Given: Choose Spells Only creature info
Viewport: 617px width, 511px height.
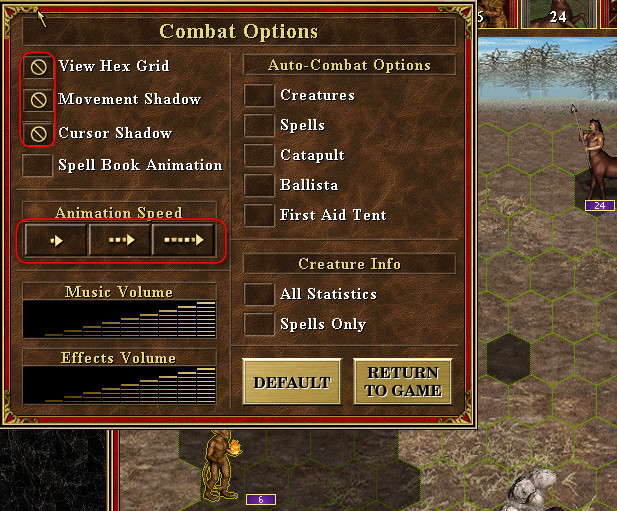Looking at the screenshot, I should (260, 325).
